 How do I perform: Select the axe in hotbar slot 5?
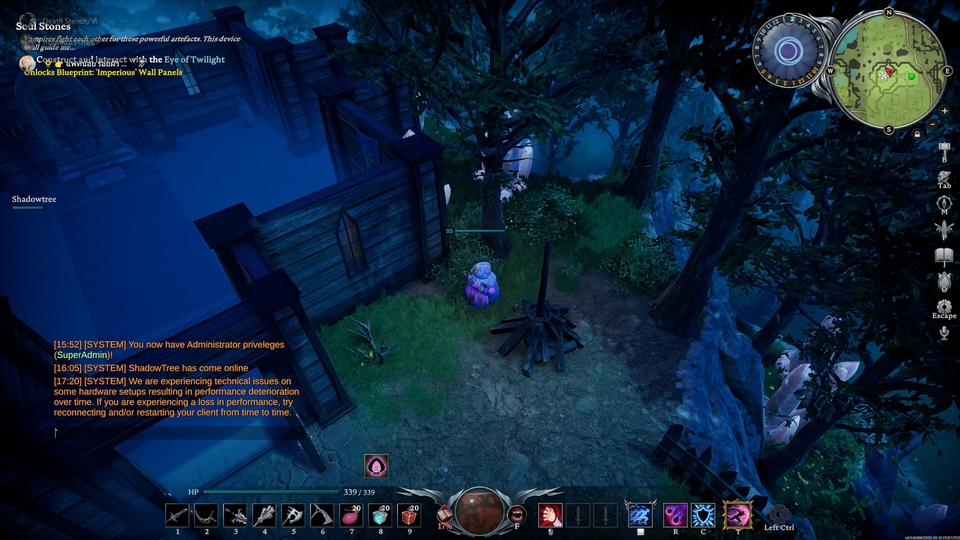pyautogui.click(x=294, y=515)
